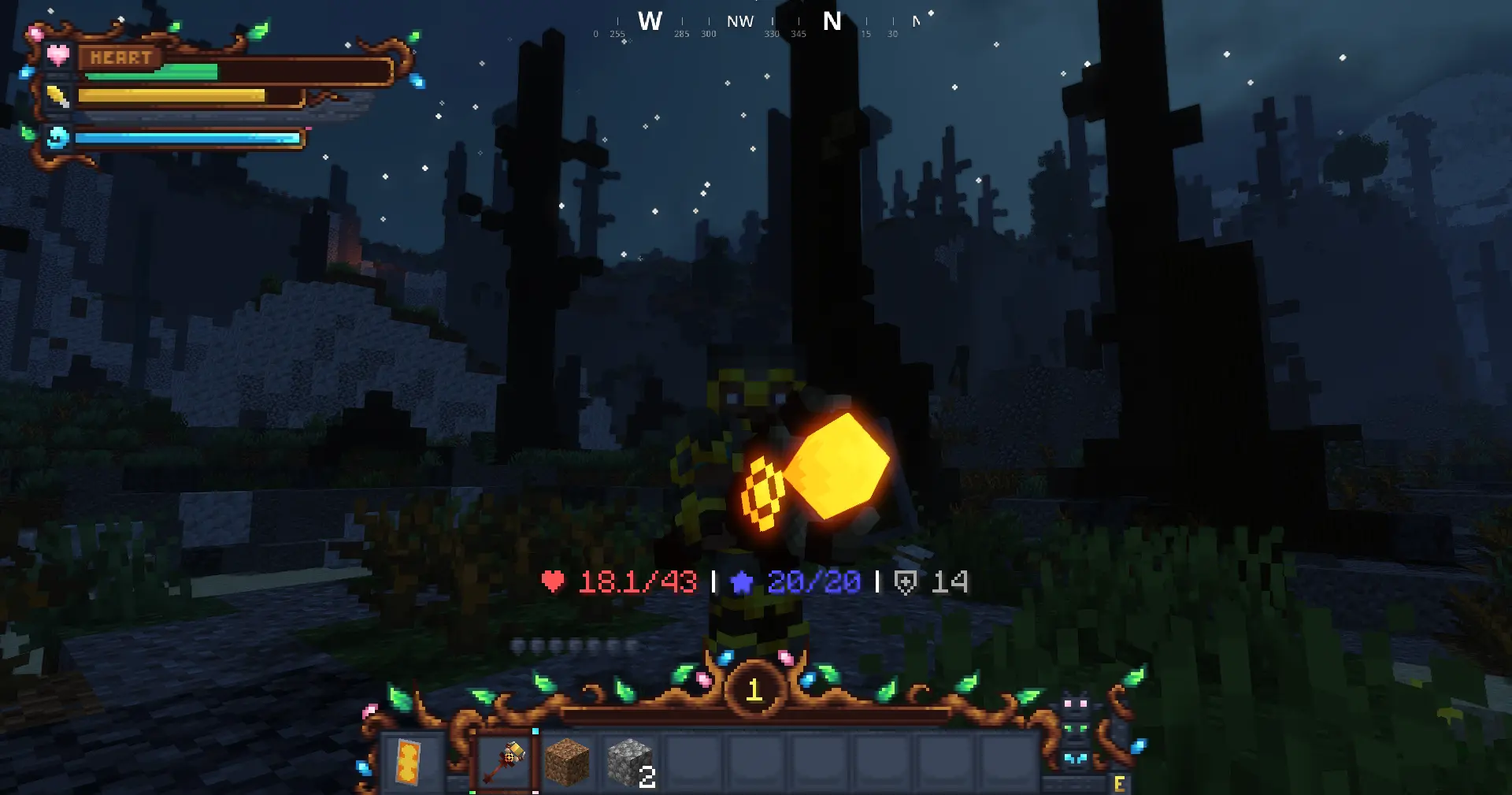
Task: Click the totem face icon beside the hotbar
Action: 1075,731
